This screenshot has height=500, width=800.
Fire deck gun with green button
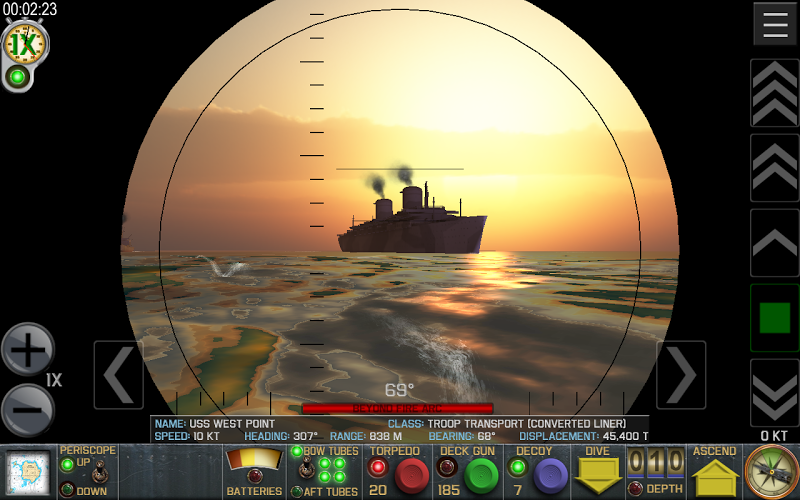tap(481, 476)
